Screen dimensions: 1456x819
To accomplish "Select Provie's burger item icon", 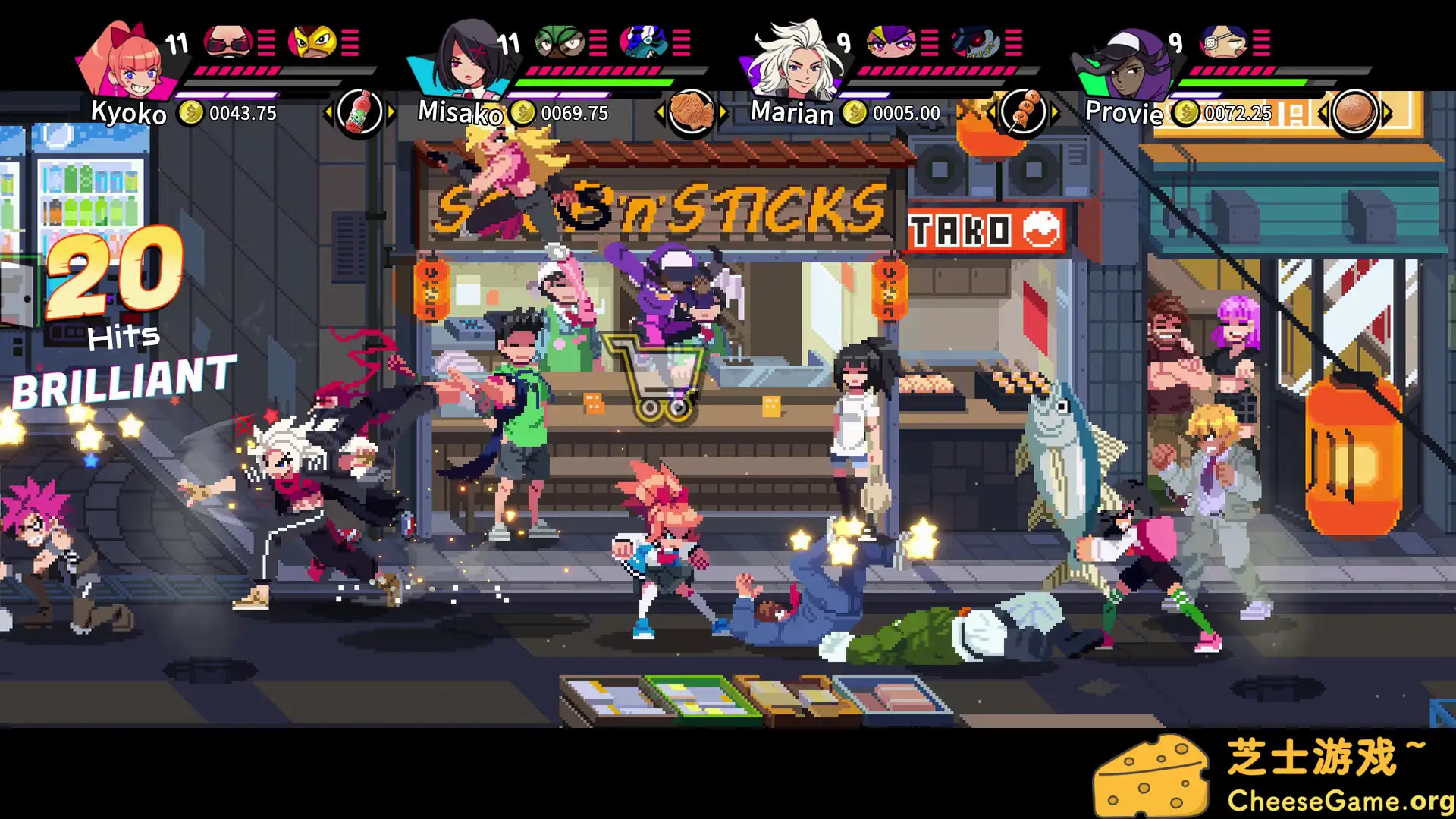I will pos(1357,111).
